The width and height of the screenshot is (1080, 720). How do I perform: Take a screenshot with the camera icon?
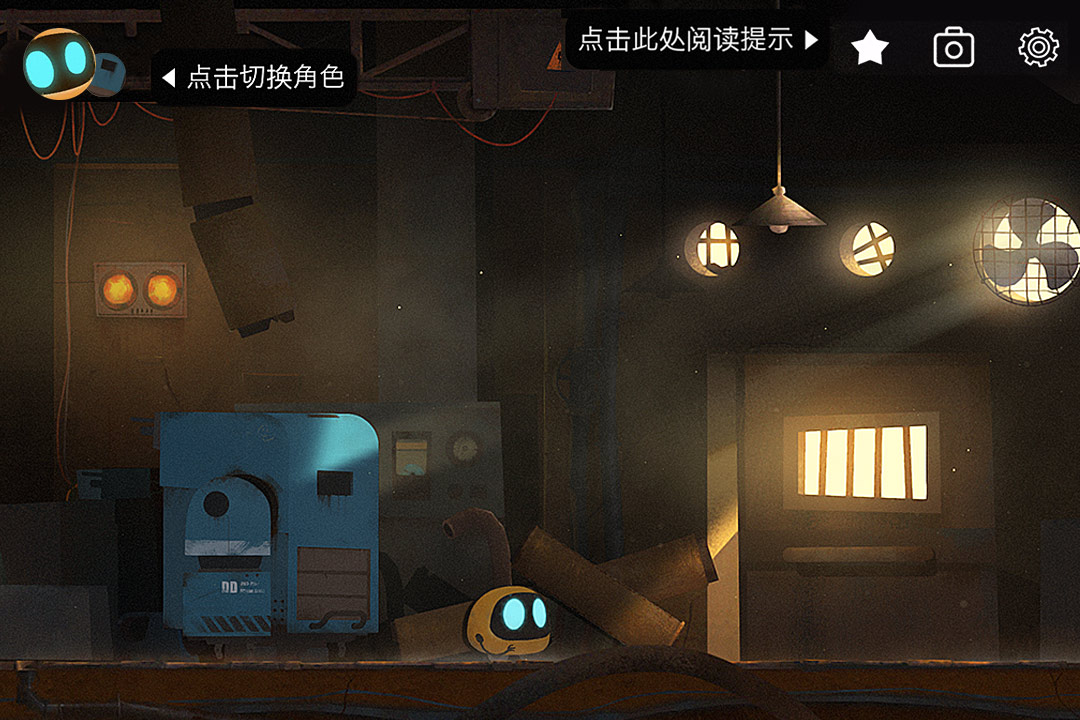[954, 47]
